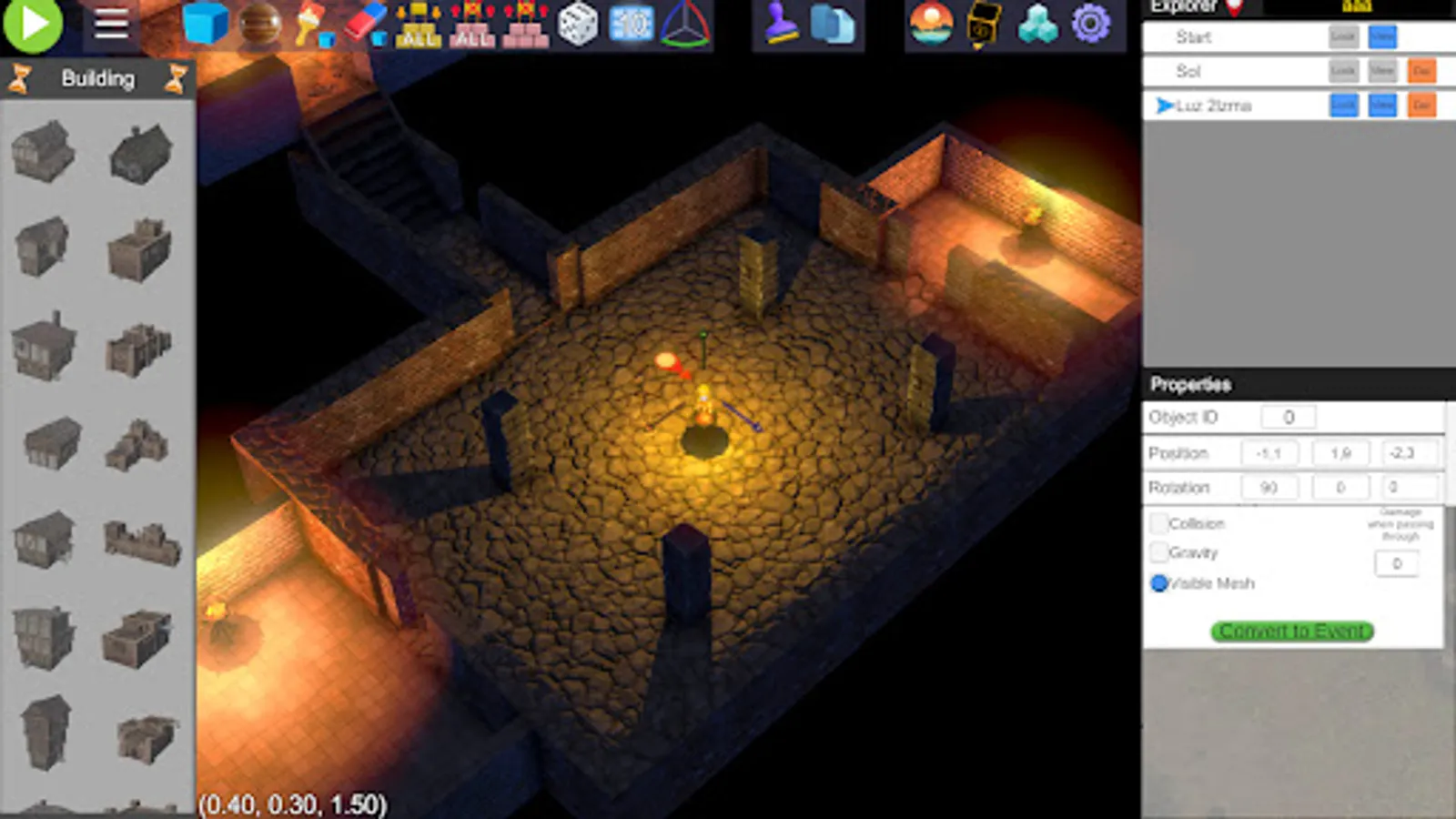Click the Convert to Event button

(1290, 632)
